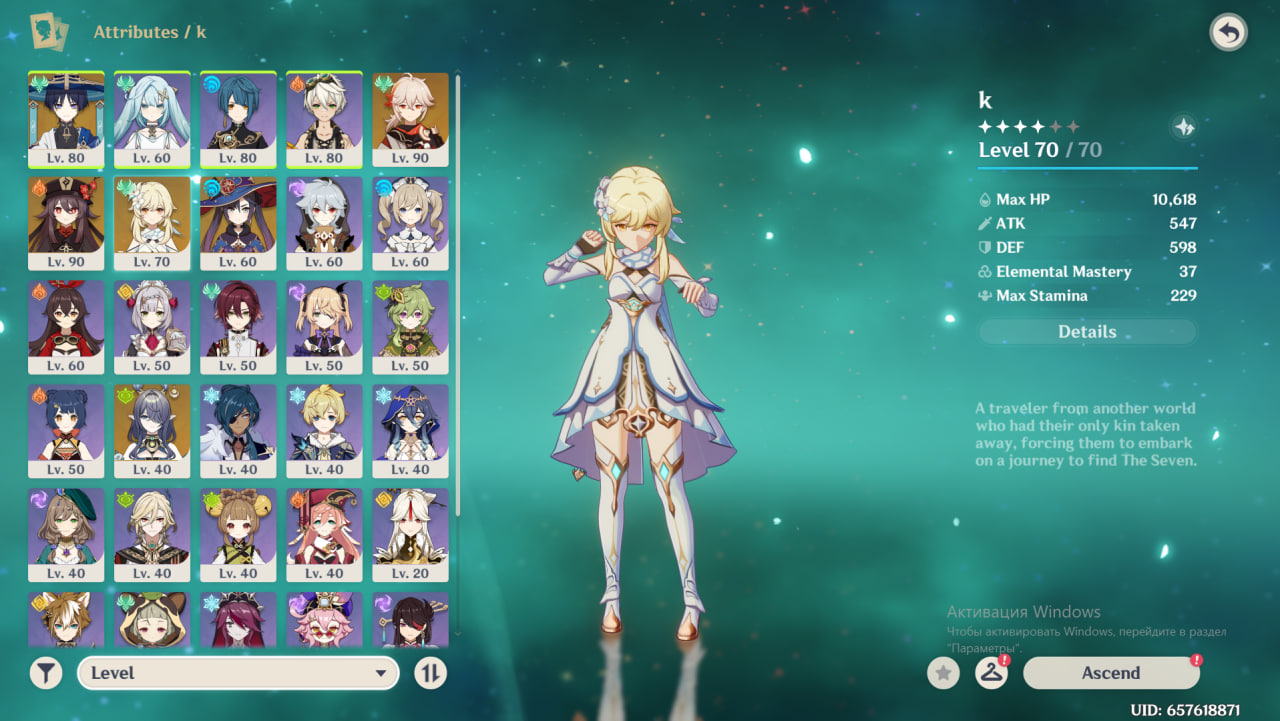Click the character list scrollbar
The image size is (1280, 721).
(x=458, y=300)
